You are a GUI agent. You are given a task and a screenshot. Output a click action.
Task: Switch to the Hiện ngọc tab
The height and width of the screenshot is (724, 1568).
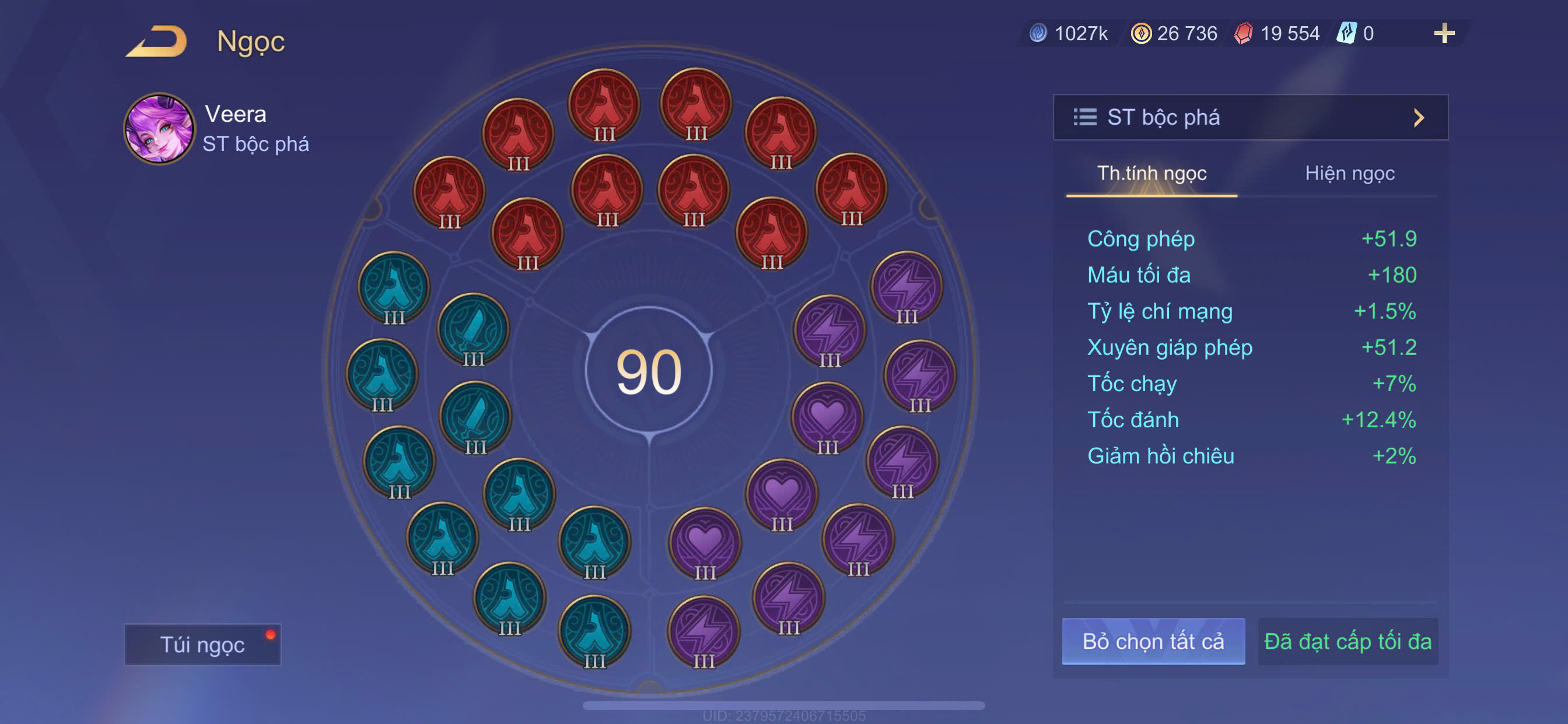coord(1349,174)
